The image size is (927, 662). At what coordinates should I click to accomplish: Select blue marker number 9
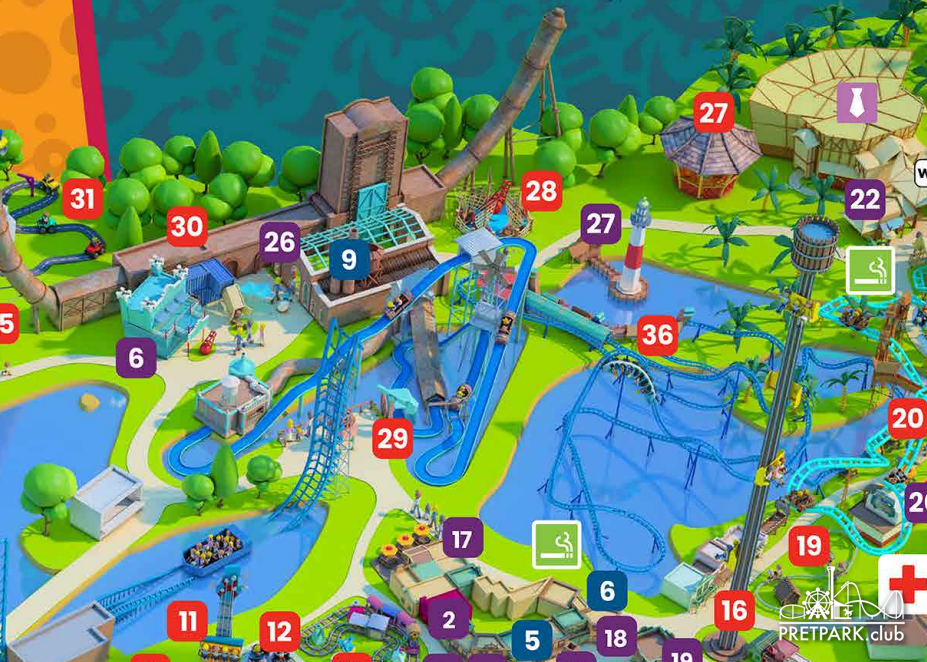349,261
